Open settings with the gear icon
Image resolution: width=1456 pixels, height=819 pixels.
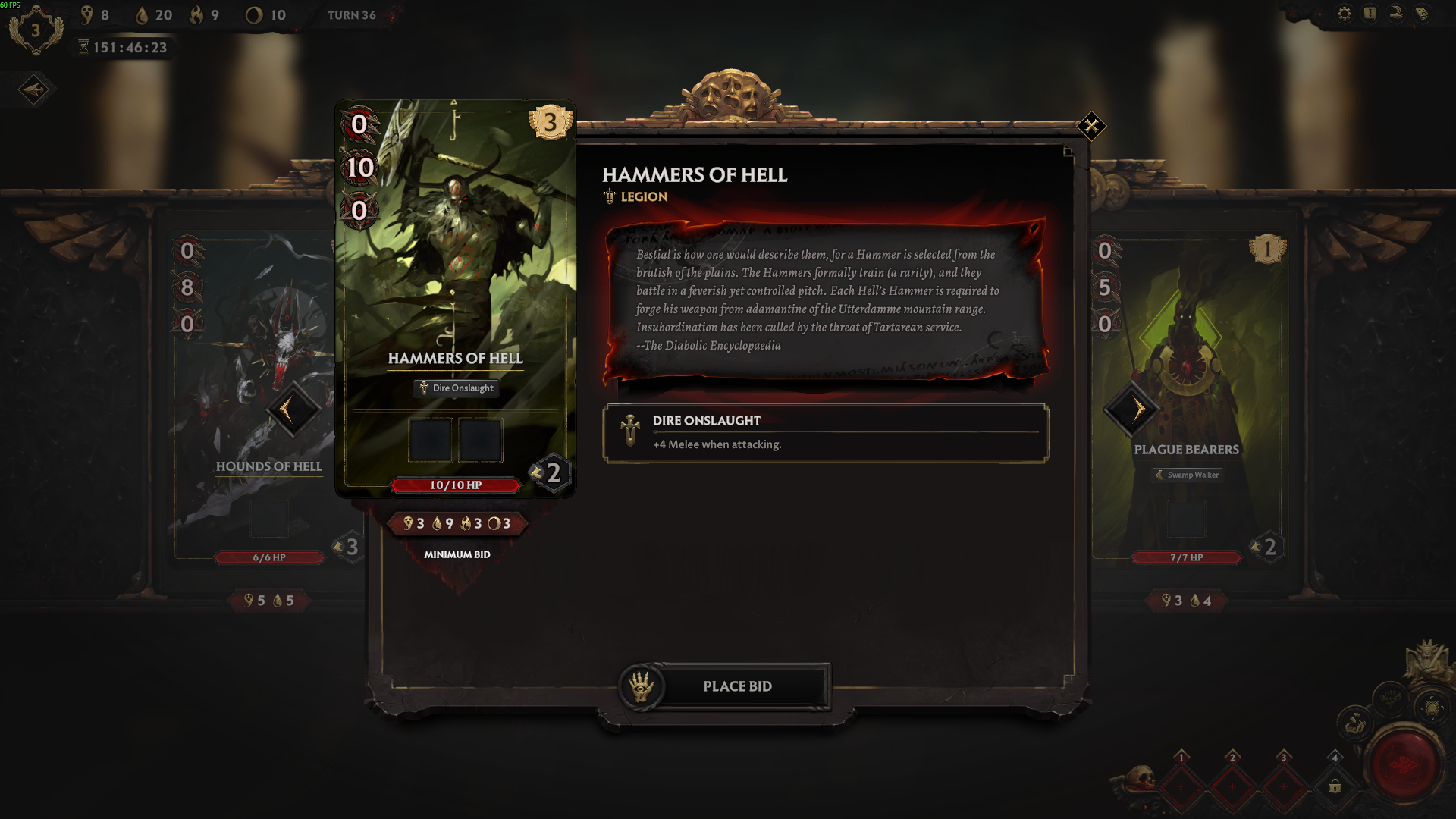click(1345, 14)
